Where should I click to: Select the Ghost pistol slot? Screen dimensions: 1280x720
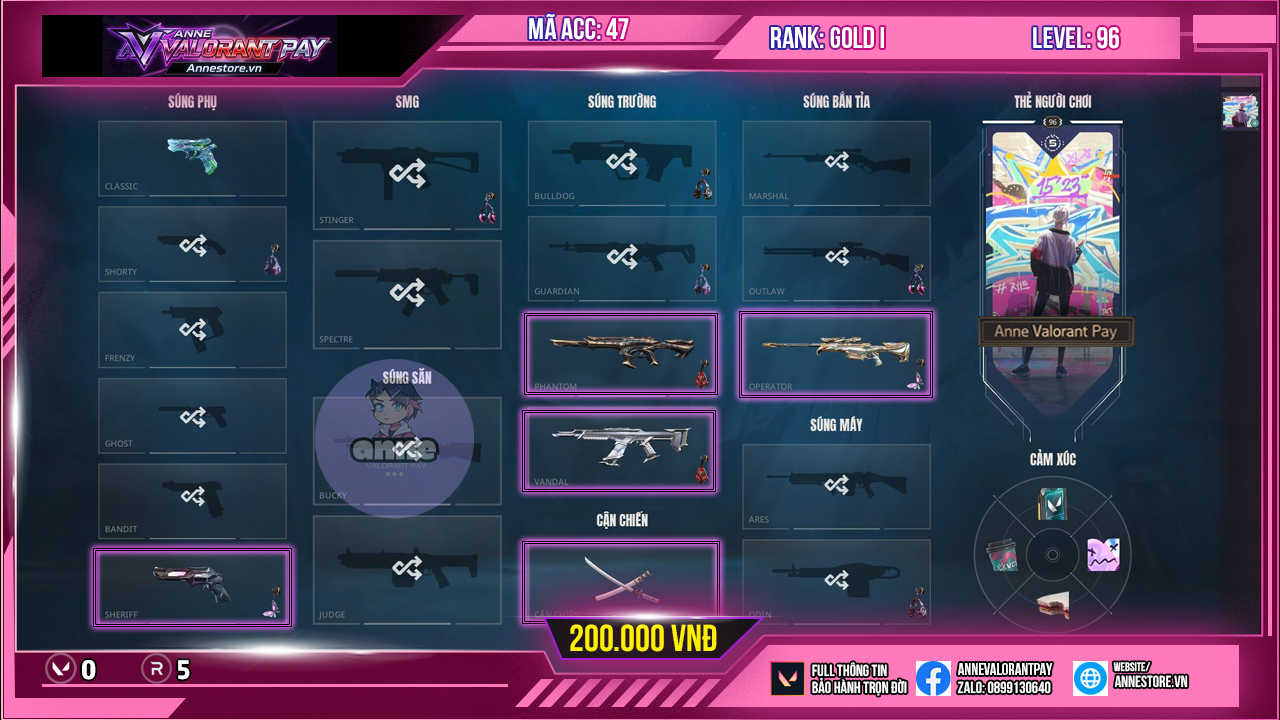coord(192,416)
